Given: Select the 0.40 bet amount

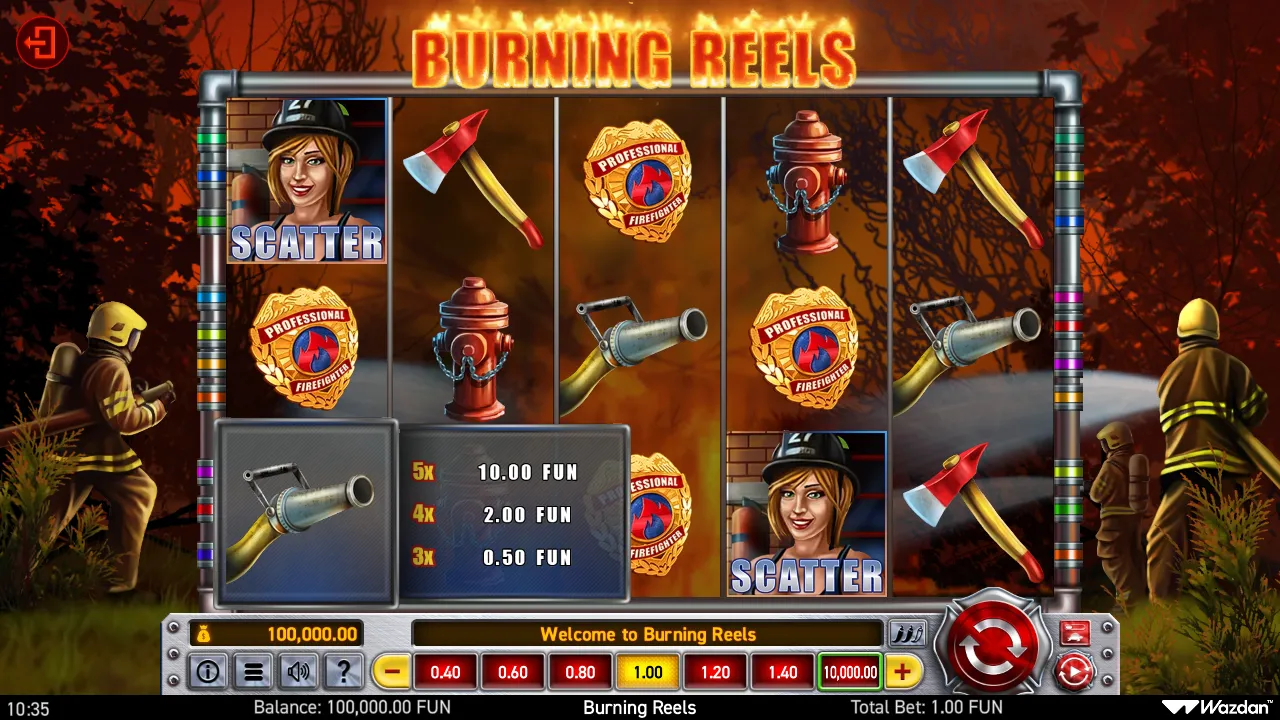Looking at the screenshot, I should (445, 671).
